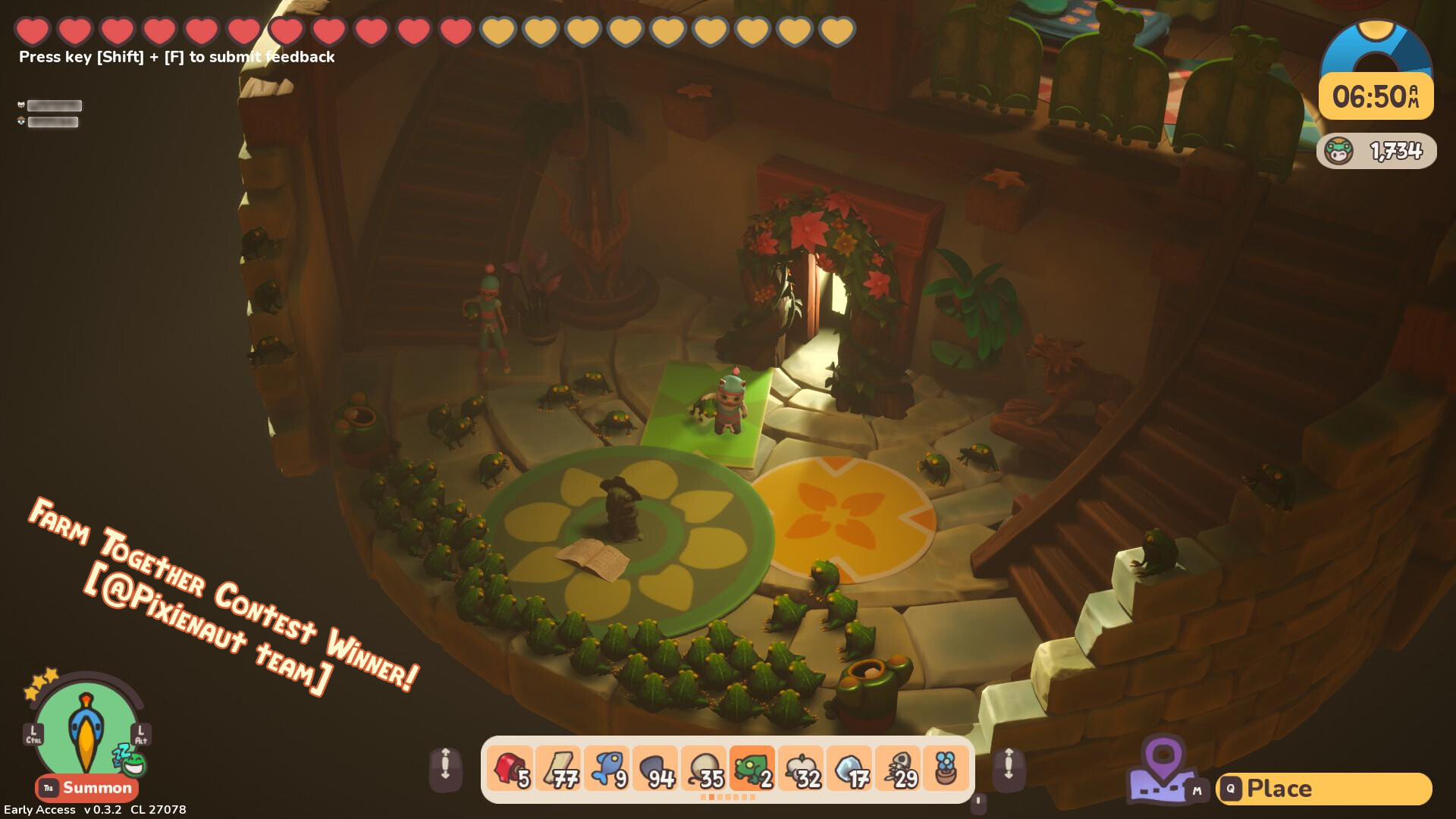Click the right mouse scroll indicator
Viewport: 1456px width, 819px height.
click(x=1009, y=768)
